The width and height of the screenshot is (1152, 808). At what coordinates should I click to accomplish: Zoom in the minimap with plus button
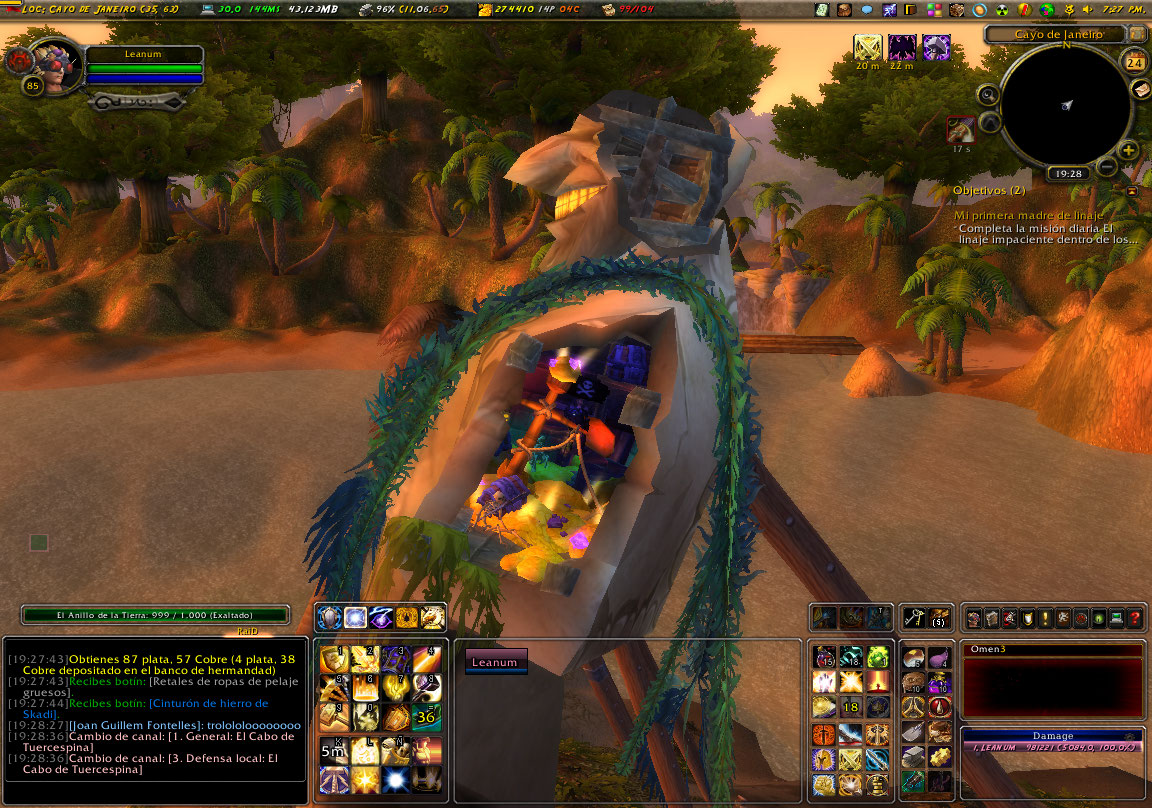tap(1129, 151)
